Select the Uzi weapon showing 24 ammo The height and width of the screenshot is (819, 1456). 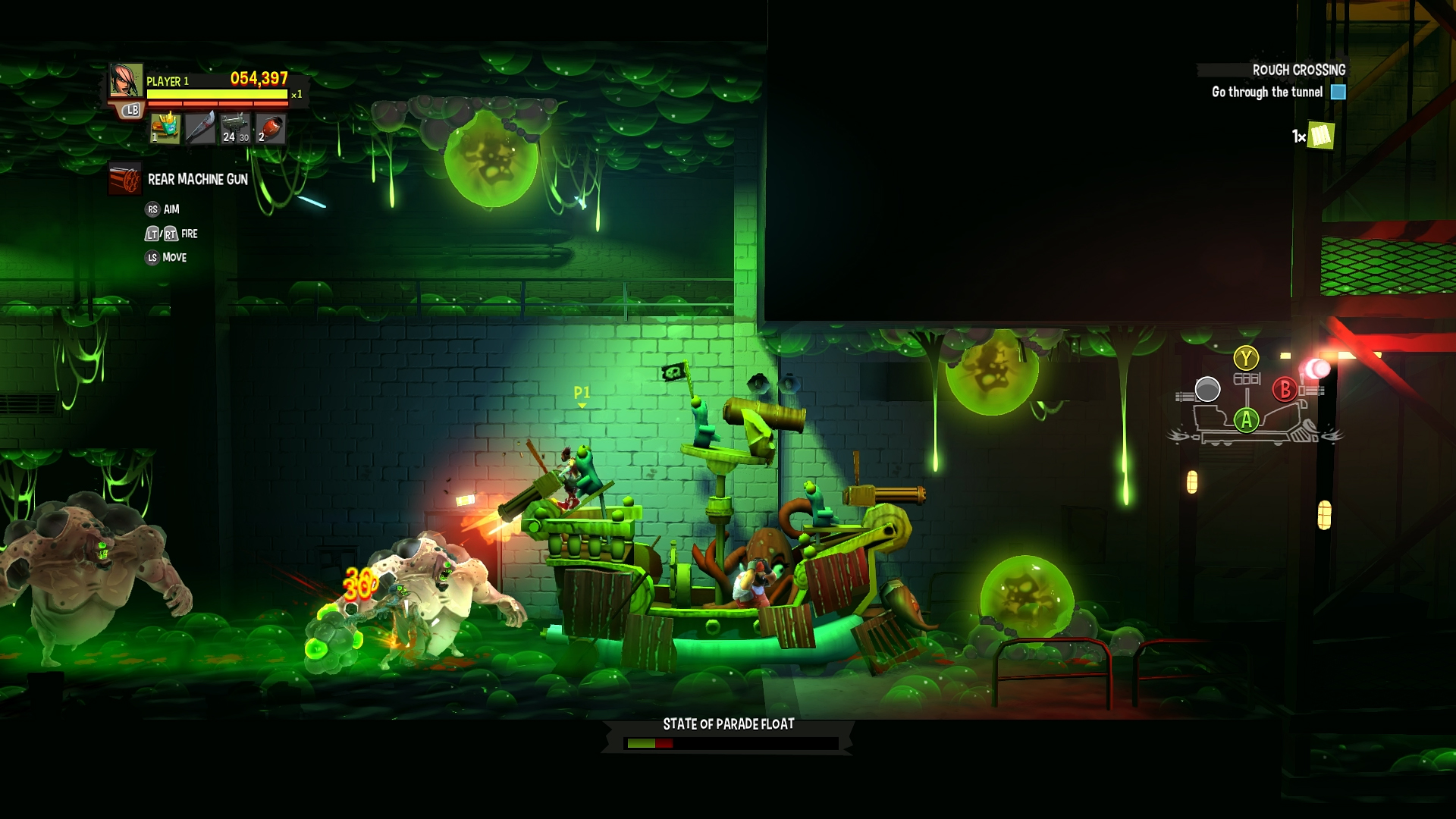coord(234,127)
